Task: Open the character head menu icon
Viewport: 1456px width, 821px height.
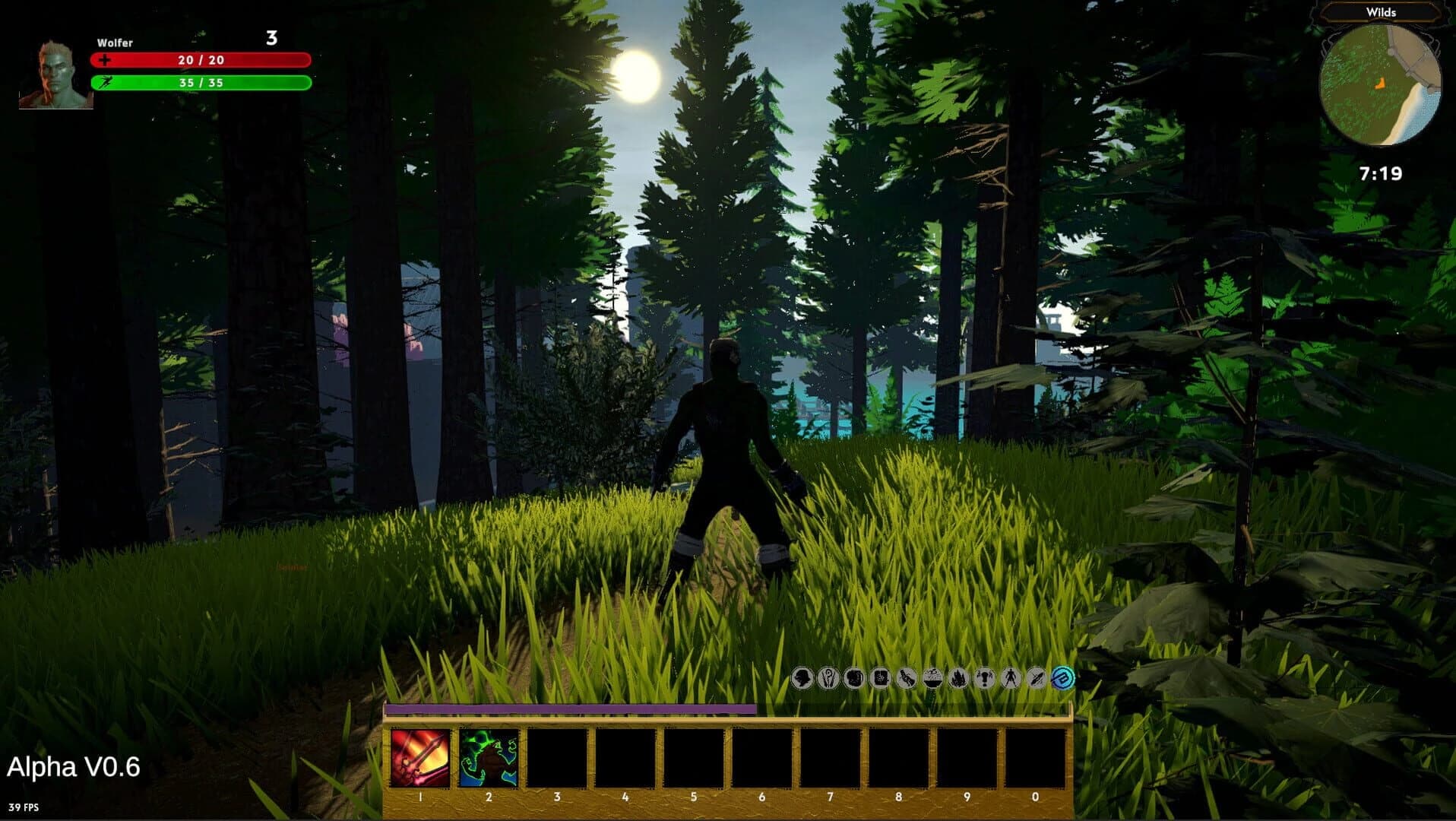Action: tap(802, 679)
